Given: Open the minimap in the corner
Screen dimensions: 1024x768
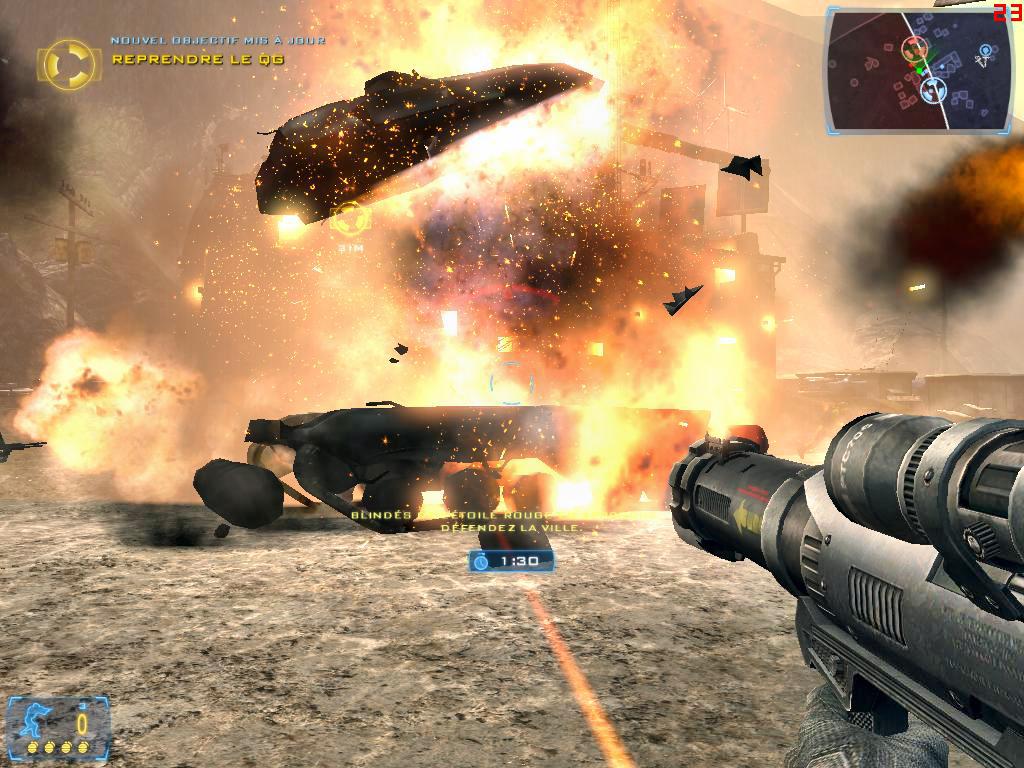Looking at the screenshot, I should [x=918, y=72].
